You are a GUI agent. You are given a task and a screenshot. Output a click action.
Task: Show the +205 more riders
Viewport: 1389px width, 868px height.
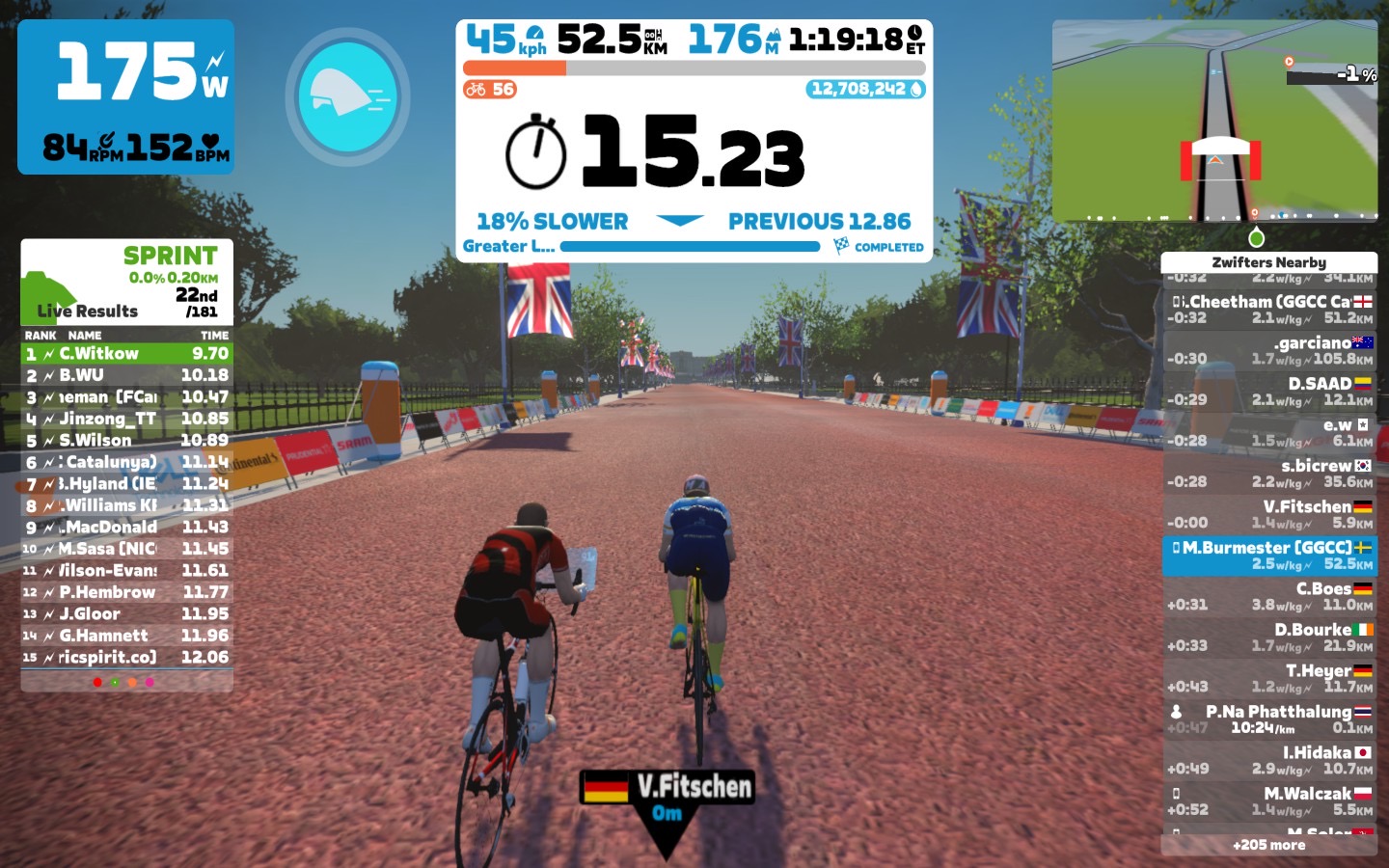1268,845
